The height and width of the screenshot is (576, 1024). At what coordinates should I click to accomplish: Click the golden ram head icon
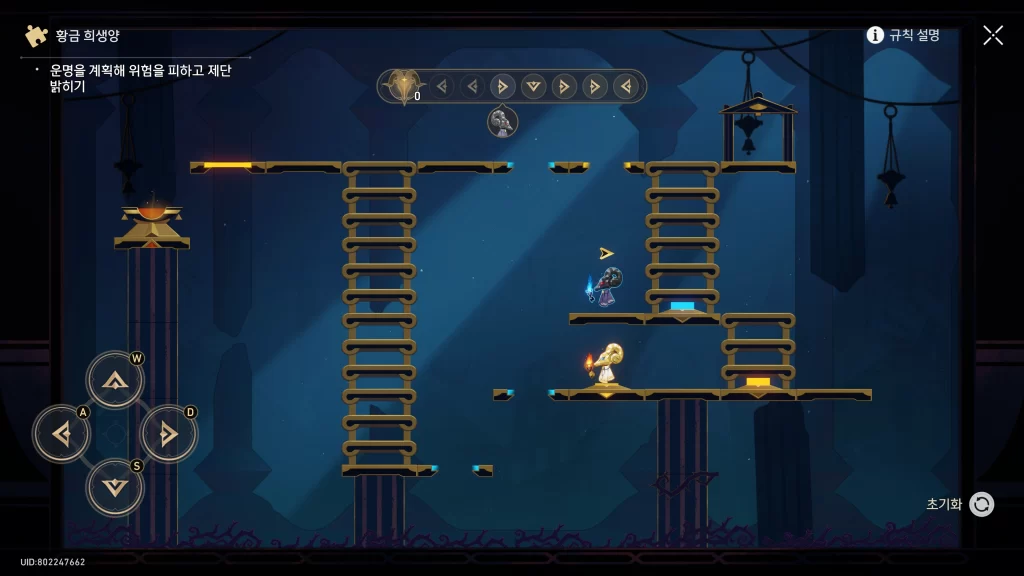403,86
